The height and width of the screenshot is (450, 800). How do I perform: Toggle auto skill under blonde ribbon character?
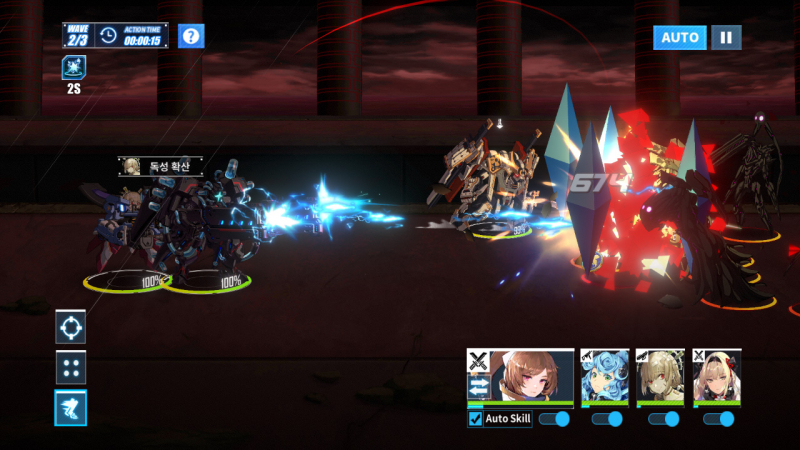pos(719,419)
